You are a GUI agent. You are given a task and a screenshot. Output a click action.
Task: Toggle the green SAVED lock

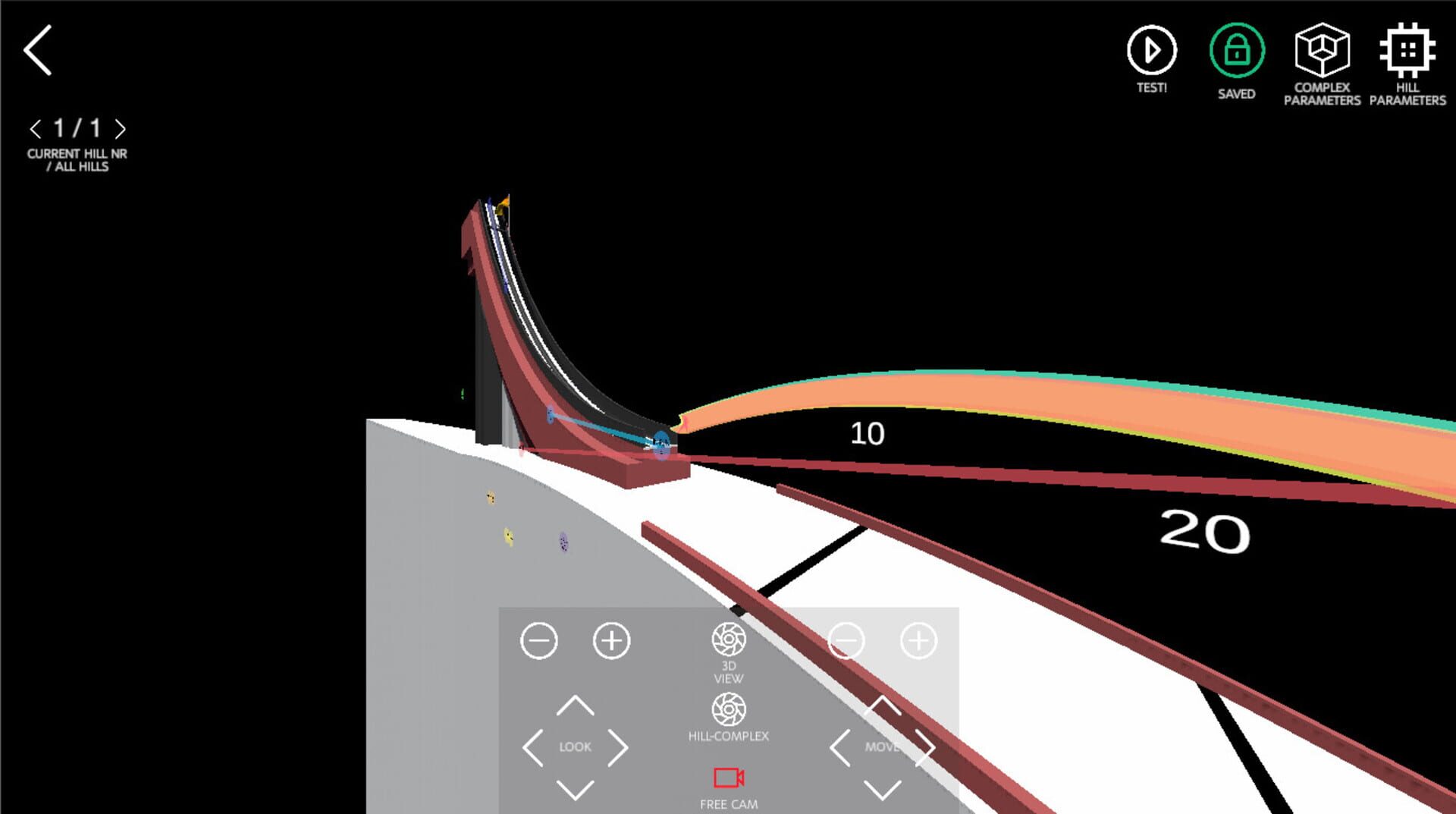[1236, 52]
